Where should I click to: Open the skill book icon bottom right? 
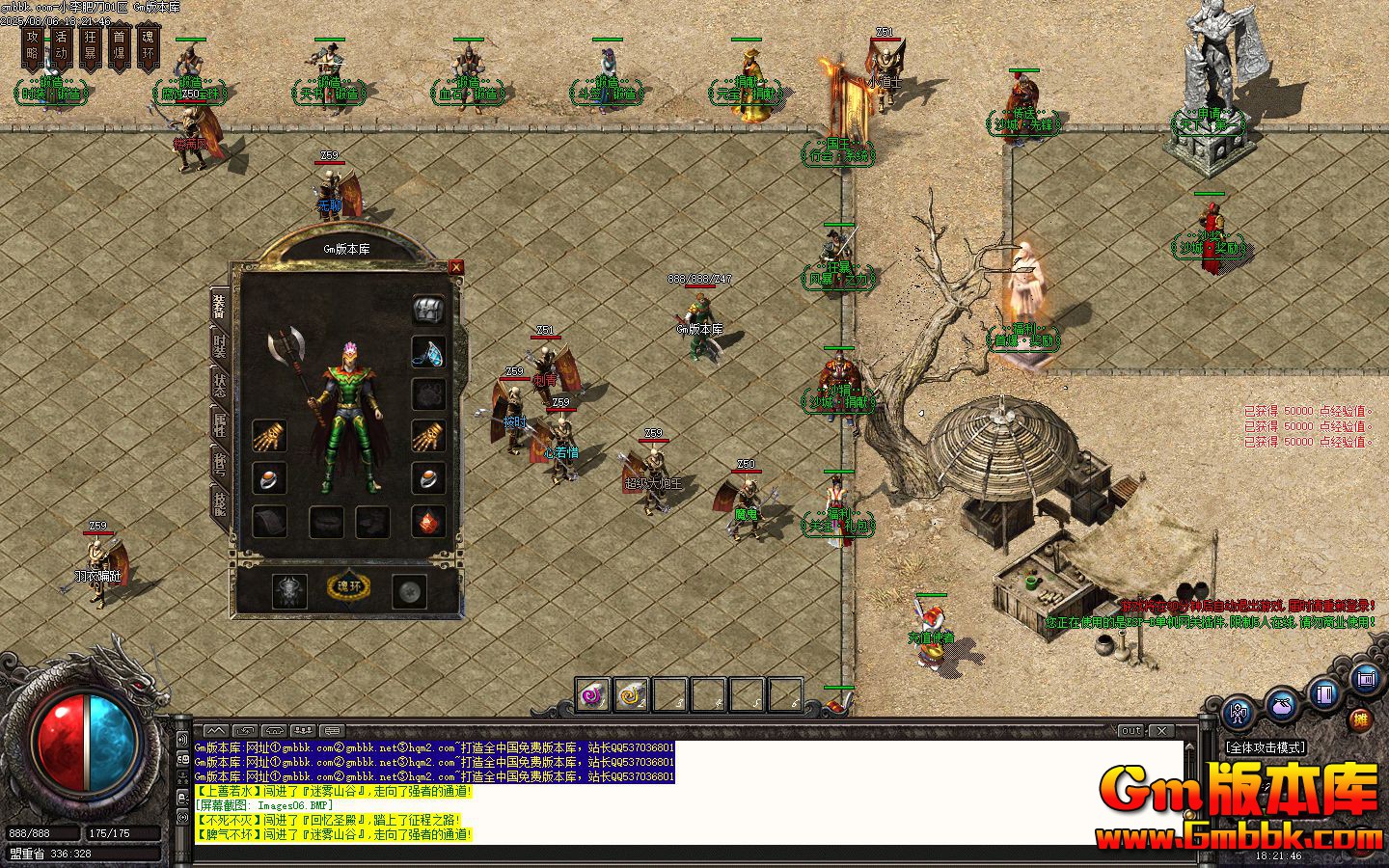point(1322,695)
